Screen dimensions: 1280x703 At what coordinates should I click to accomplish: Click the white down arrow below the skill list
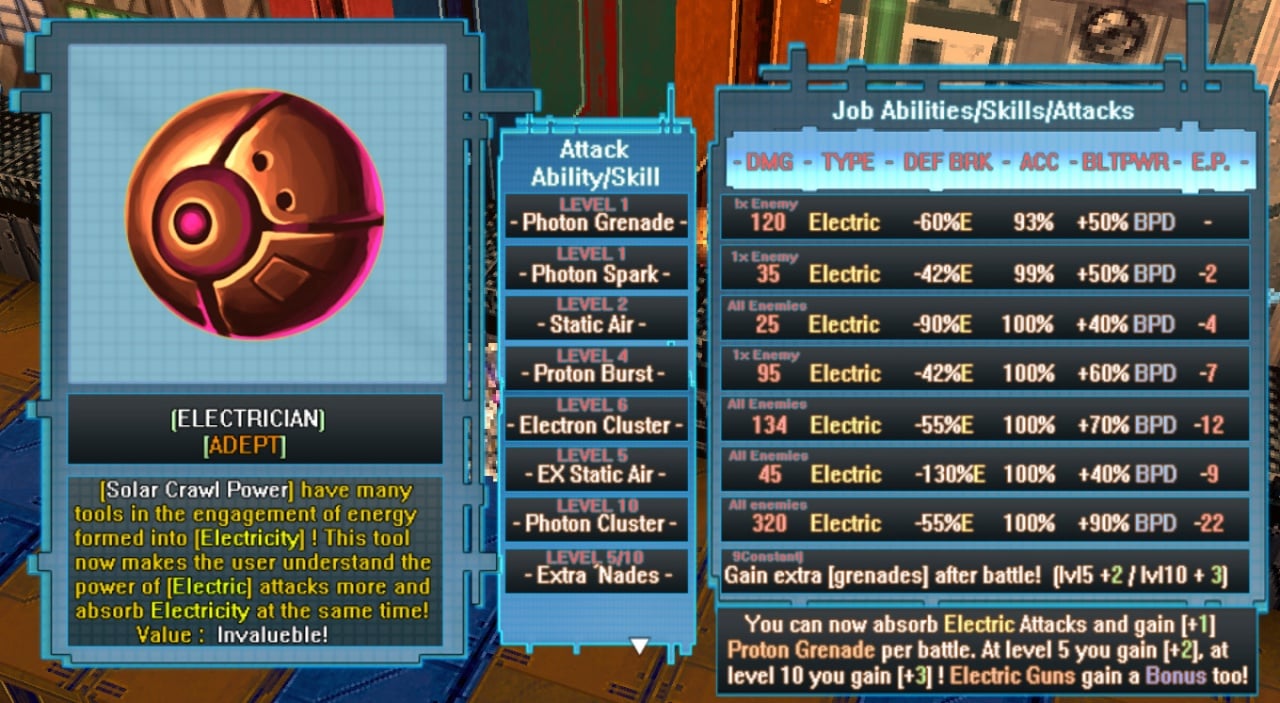(x=639, y=646)
